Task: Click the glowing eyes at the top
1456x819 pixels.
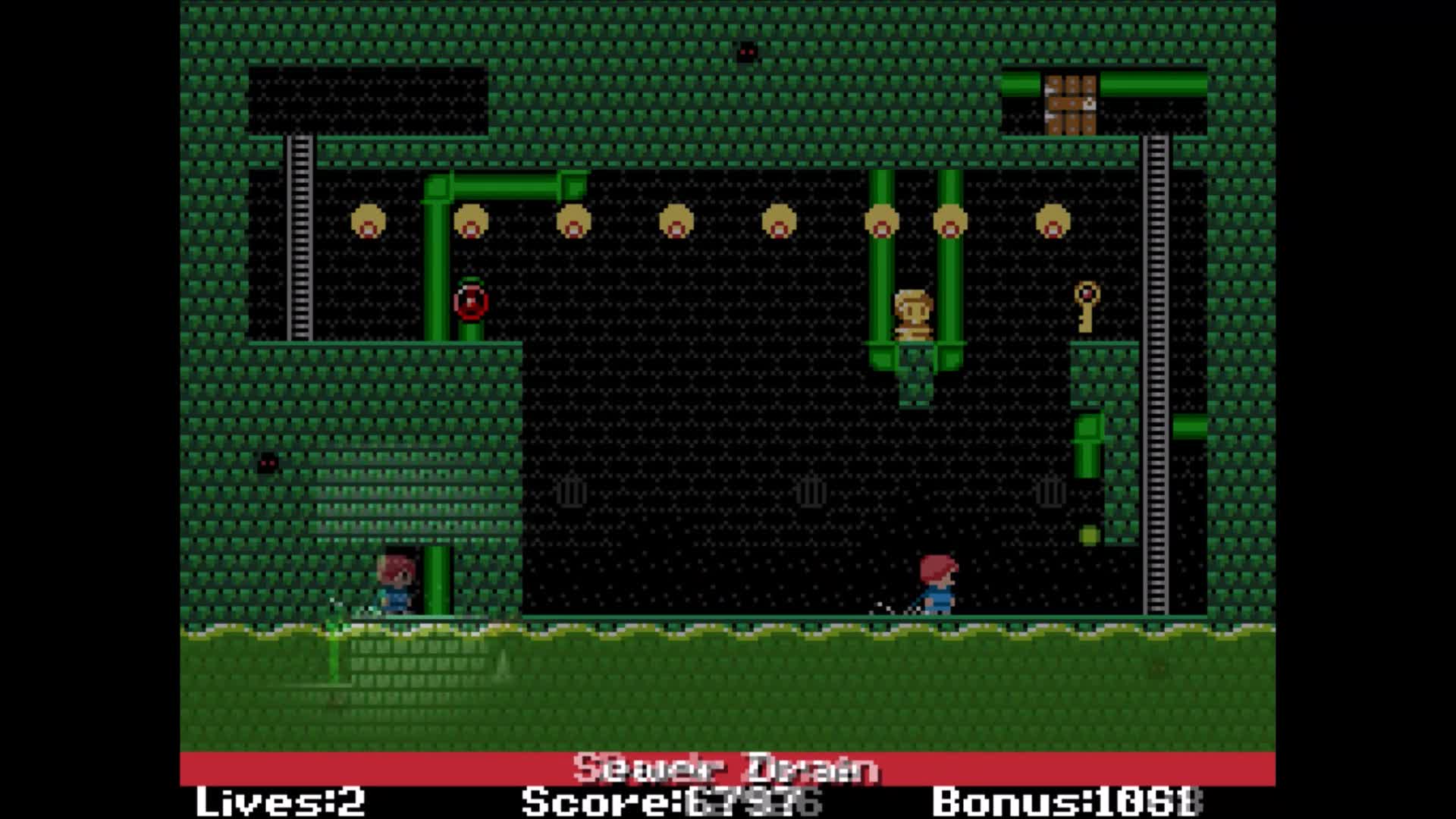Action: pos(745,51)
